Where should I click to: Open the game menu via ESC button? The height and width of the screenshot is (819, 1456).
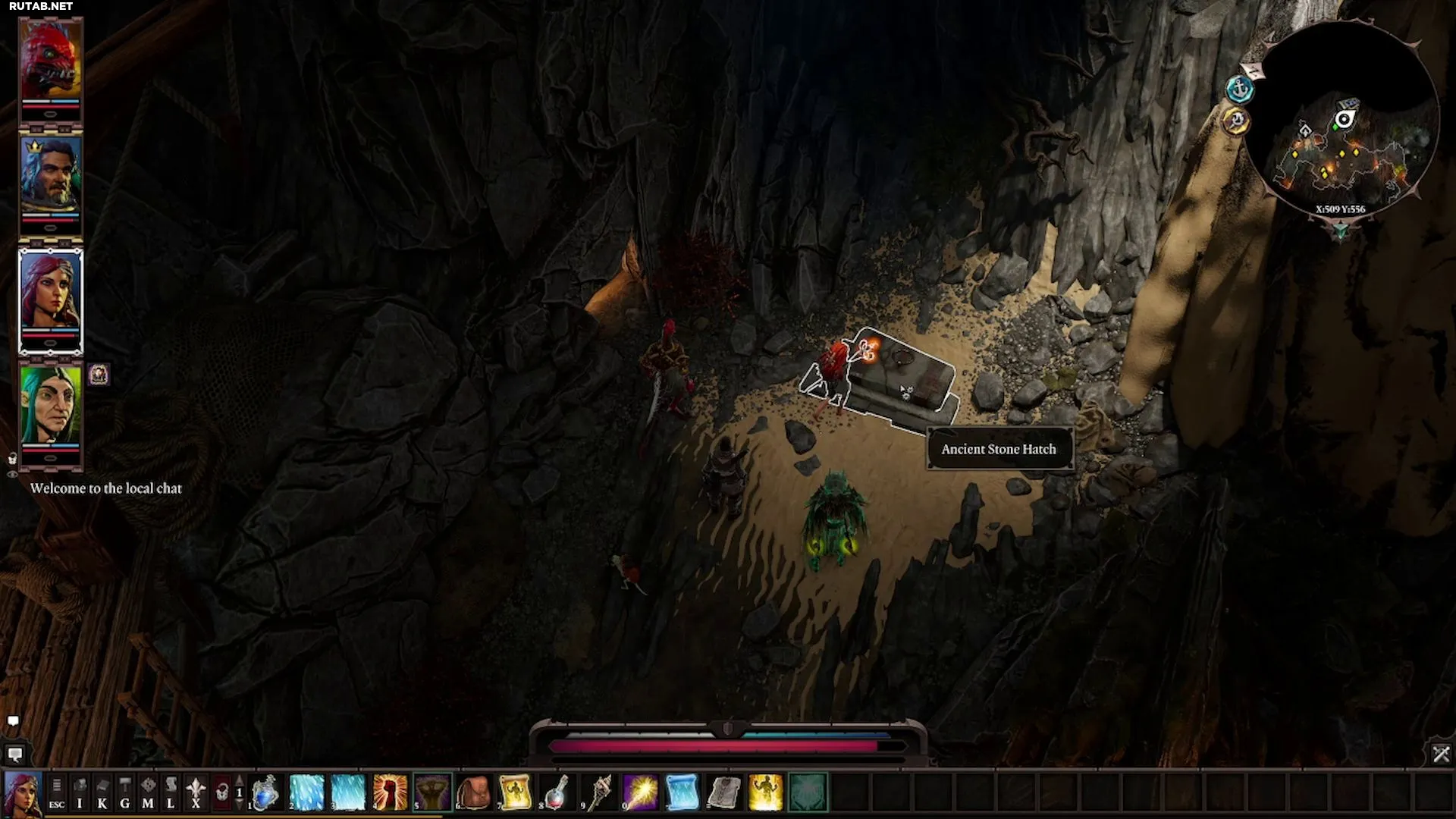coord(57,792)
